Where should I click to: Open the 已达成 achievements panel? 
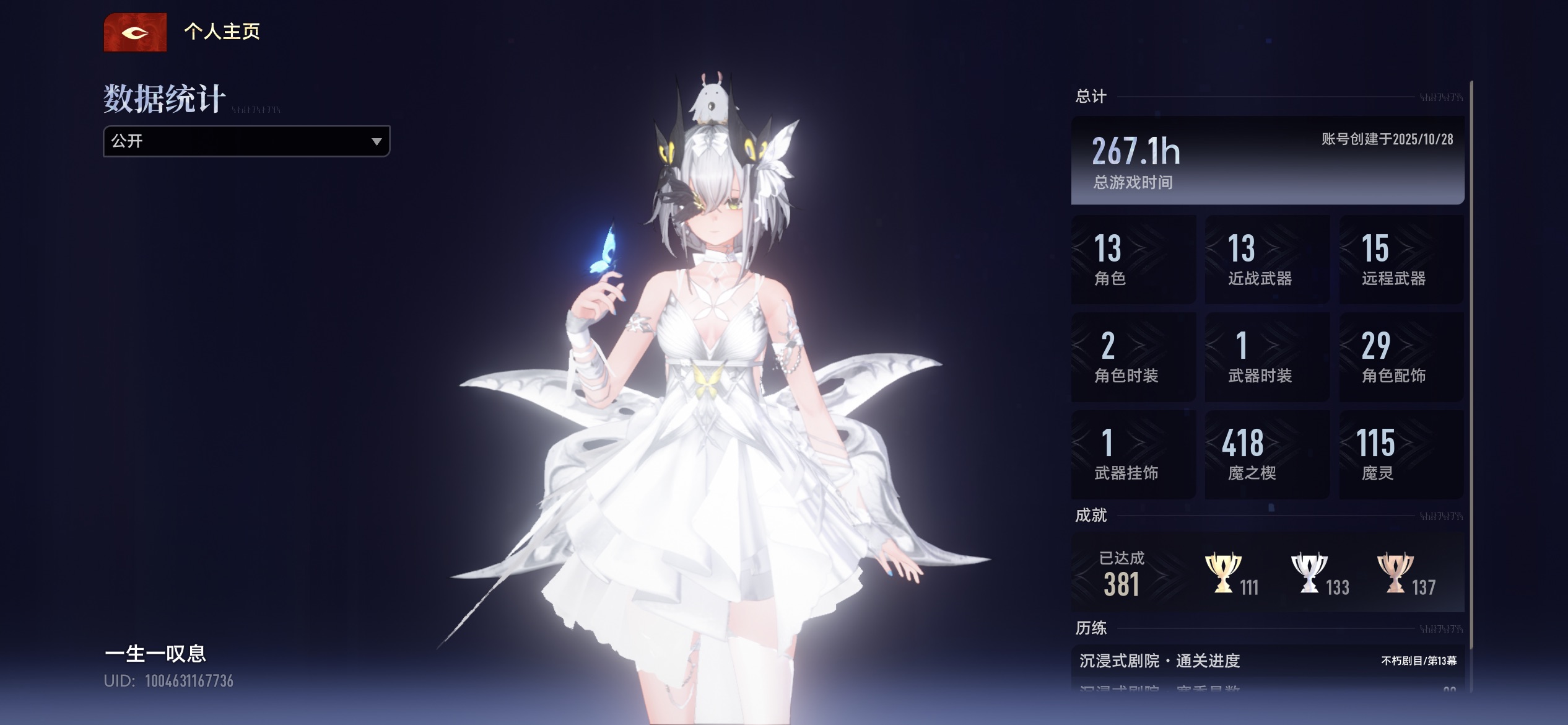[x=1267, y=573]
